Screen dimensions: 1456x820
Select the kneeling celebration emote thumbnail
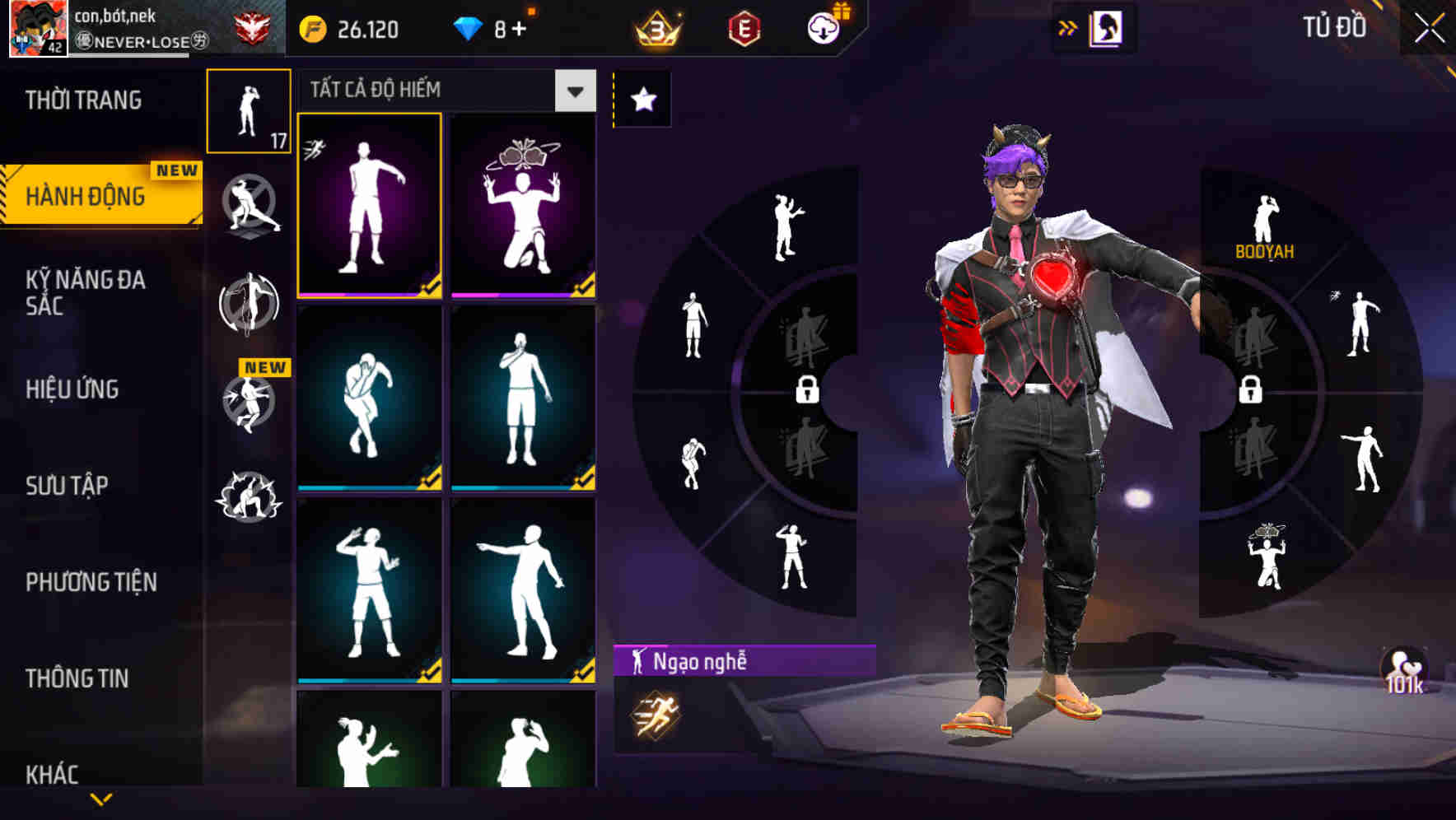point(521,206)
